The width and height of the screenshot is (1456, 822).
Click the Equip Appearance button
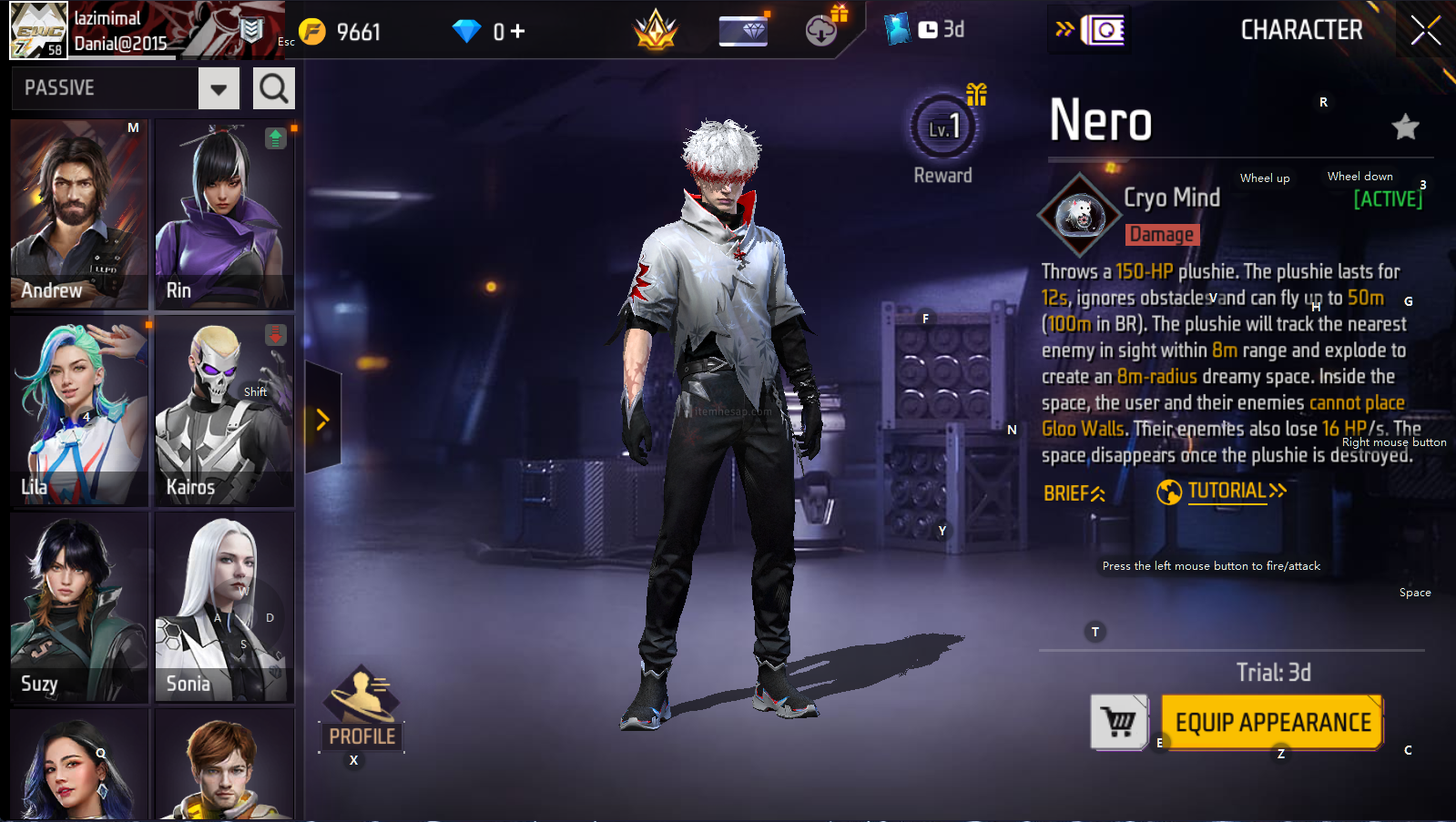1272,723
